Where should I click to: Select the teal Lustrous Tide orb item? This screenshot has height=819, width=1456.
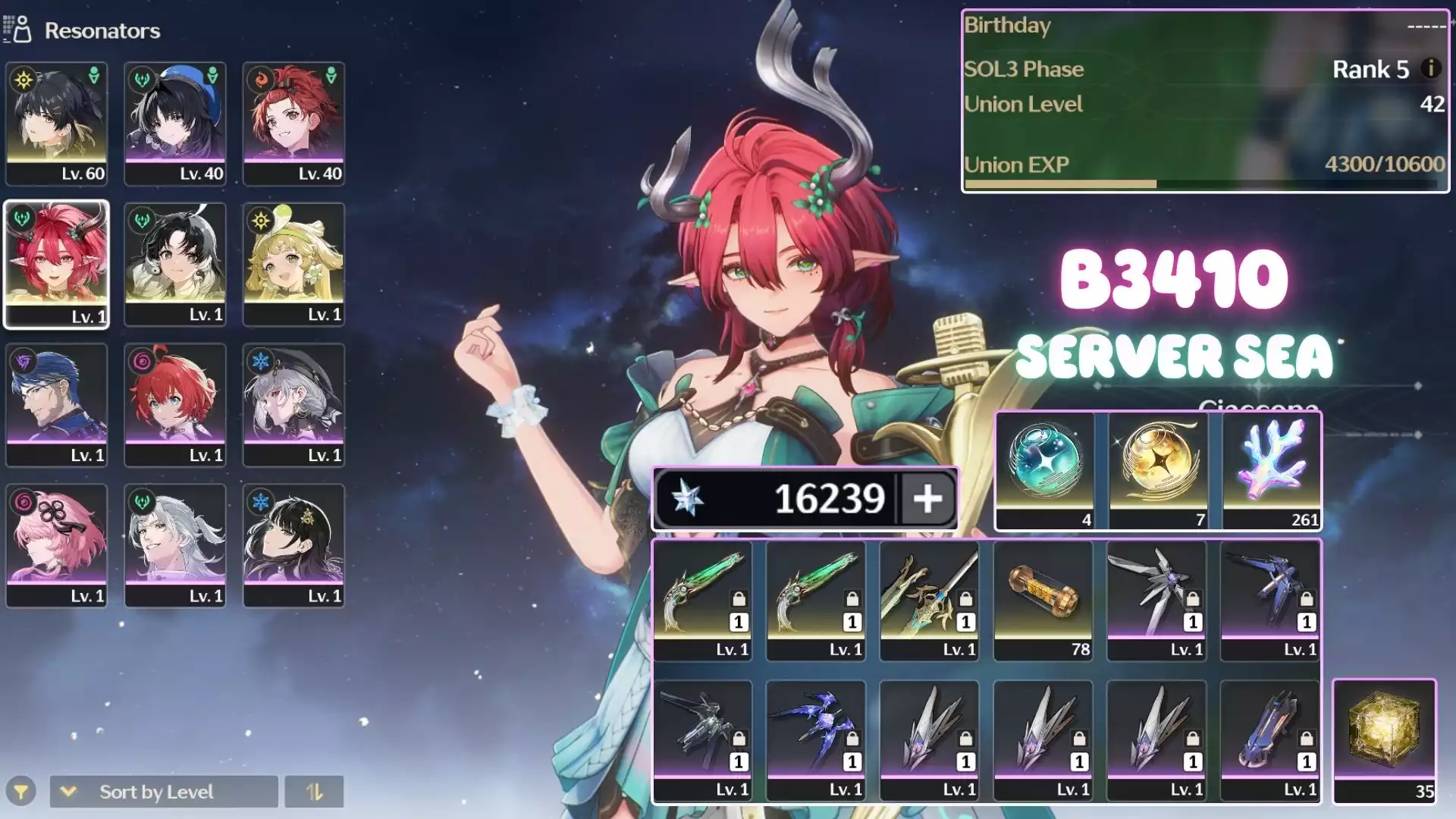1044,470
